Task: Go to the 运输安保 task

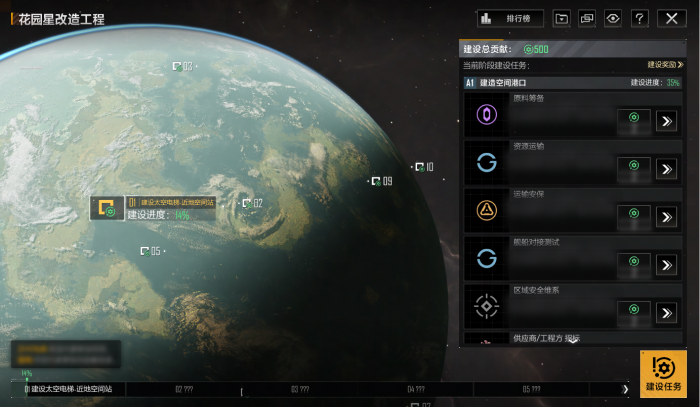Action: coord(667,217)
